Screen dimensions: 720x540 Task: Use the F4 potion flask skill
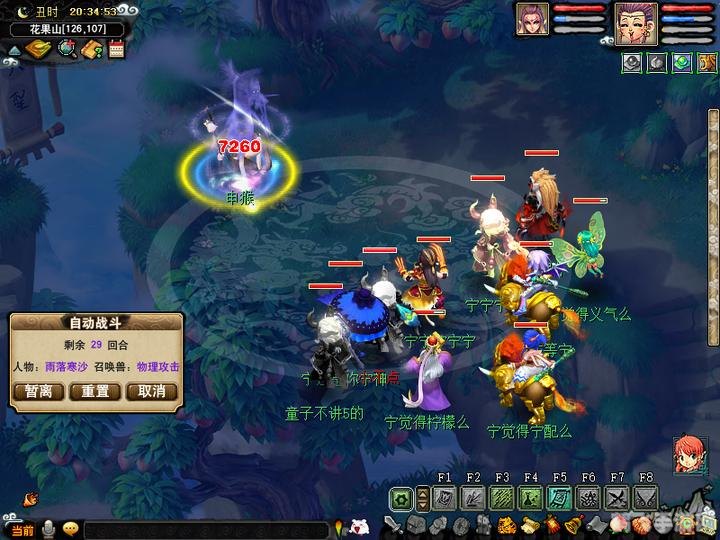531,498
